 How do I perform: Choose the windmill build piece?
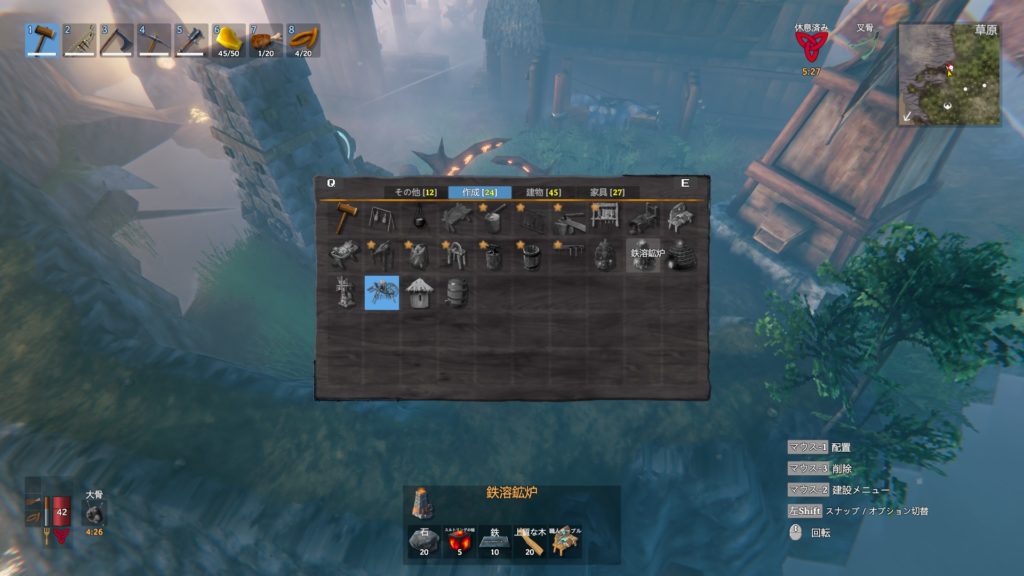click(x=346, y=292)
